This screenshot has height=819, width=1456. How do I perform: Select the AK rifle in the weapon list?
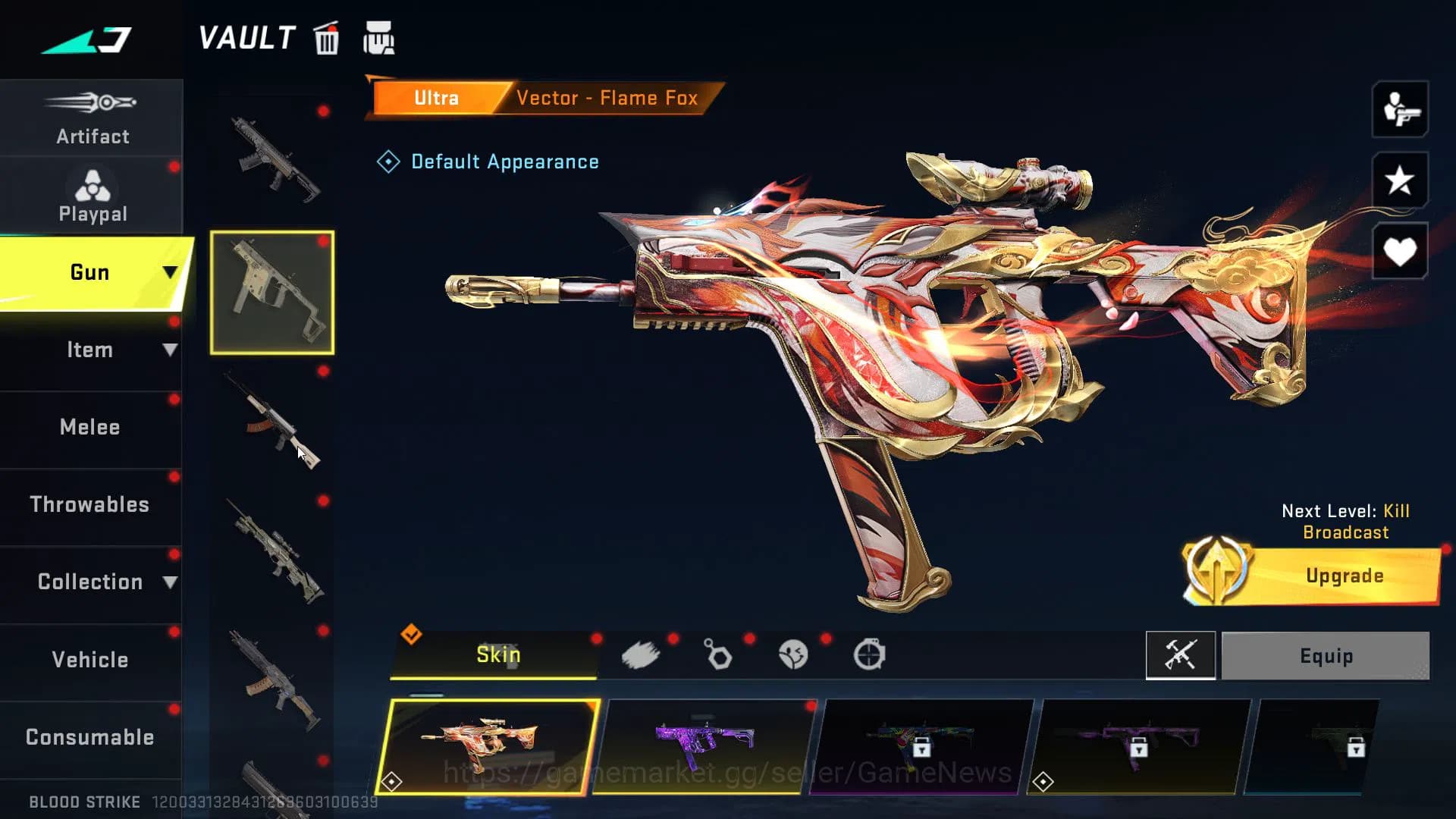click(x=273, y=428)
